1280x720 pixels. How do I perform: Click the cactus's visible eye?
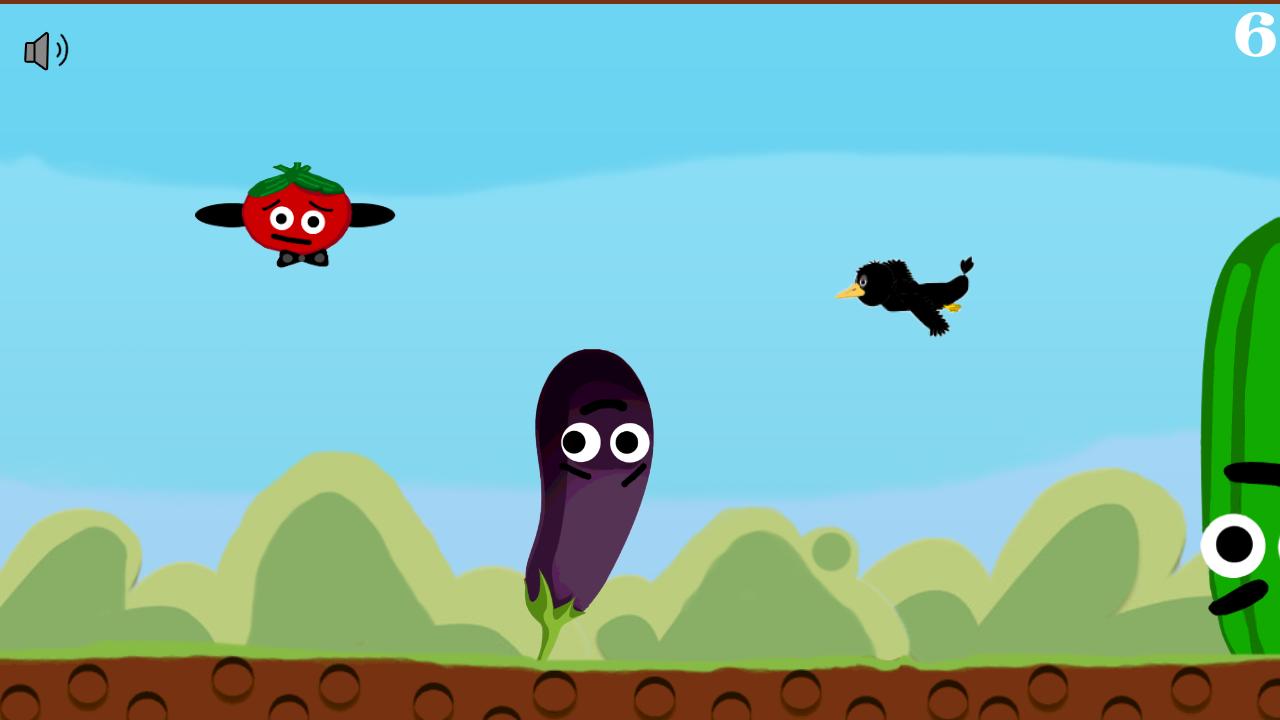click(x=1232, y=546)
